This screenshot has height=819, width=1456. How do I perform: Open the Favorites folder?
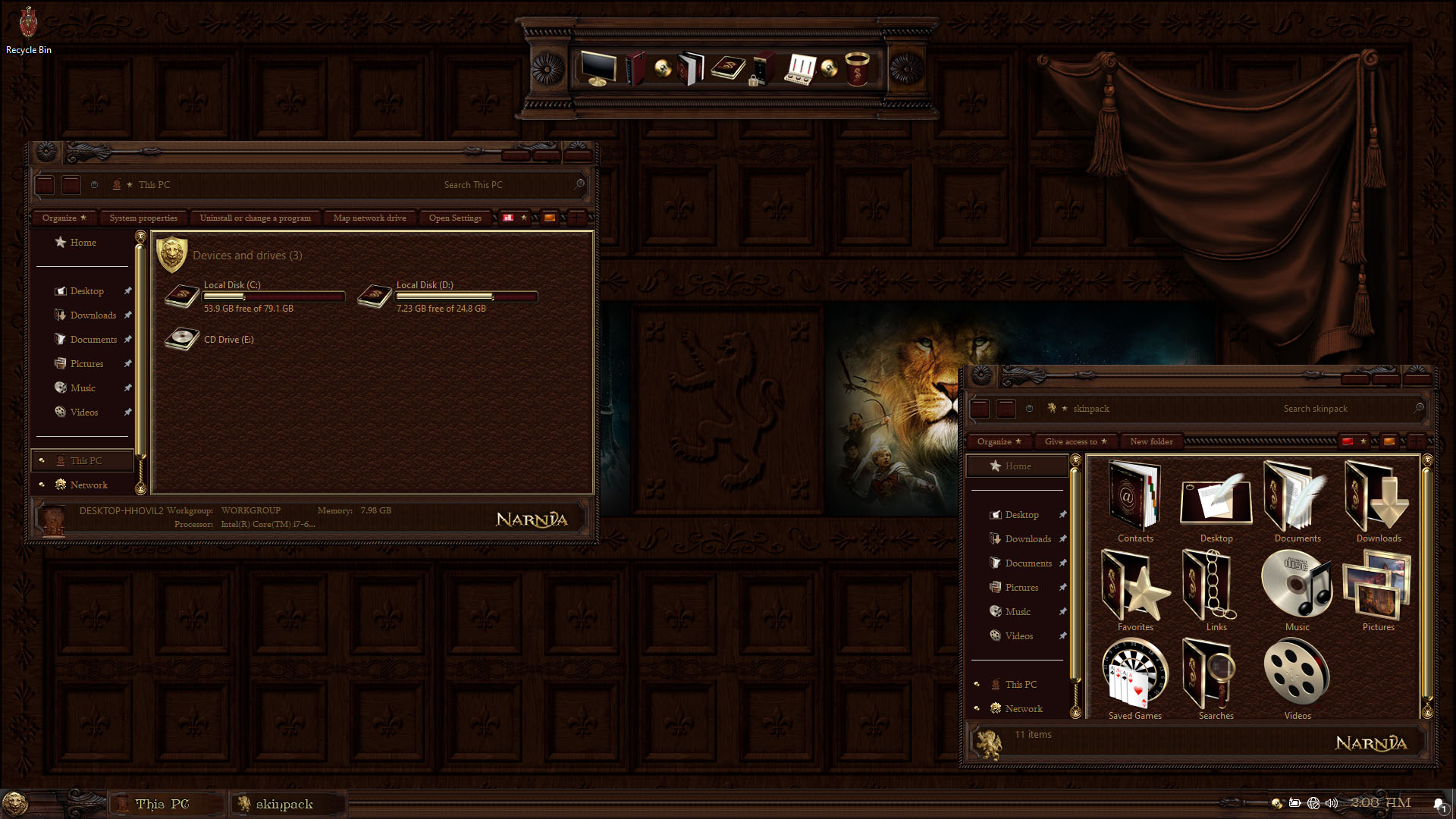[x=1134, y=590]
